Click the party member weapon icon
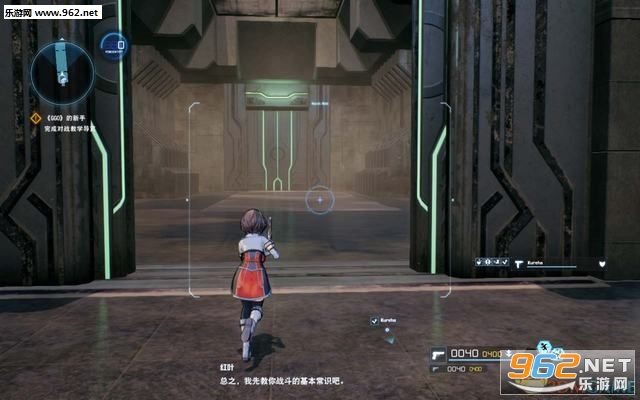The width and height of the screenshot is (640, 400). point(521,264)
